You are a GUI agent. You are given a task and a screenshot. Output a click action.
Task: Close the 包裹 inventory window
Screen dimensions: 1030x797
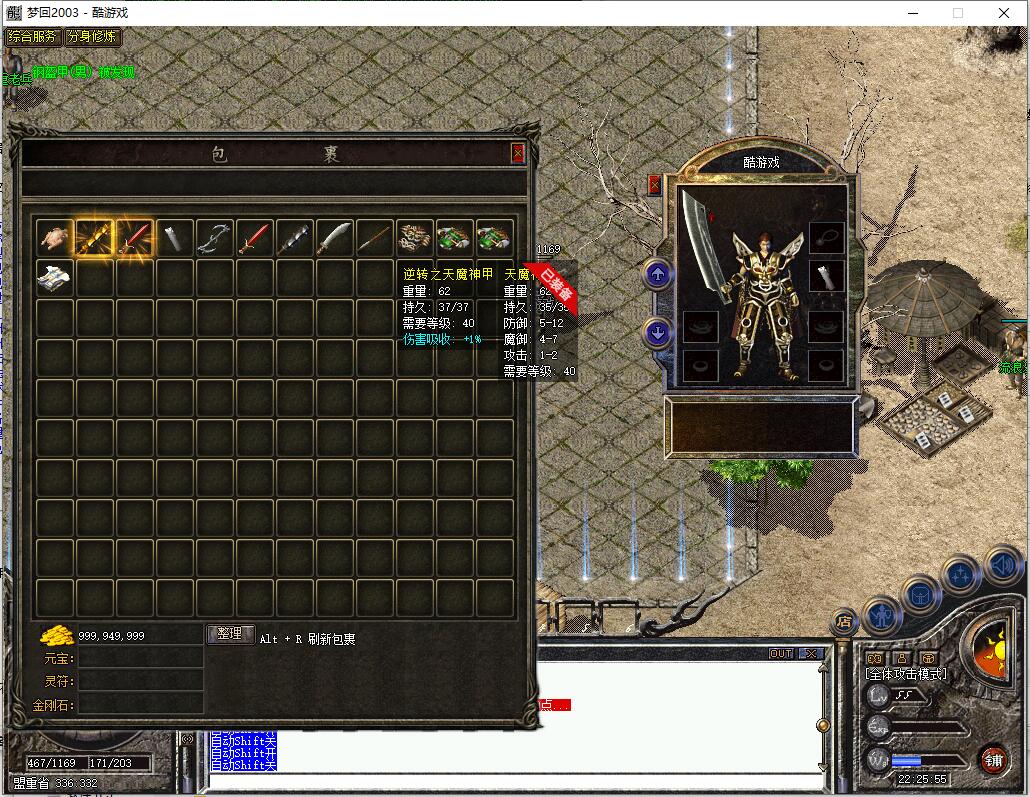pos(517,153)
